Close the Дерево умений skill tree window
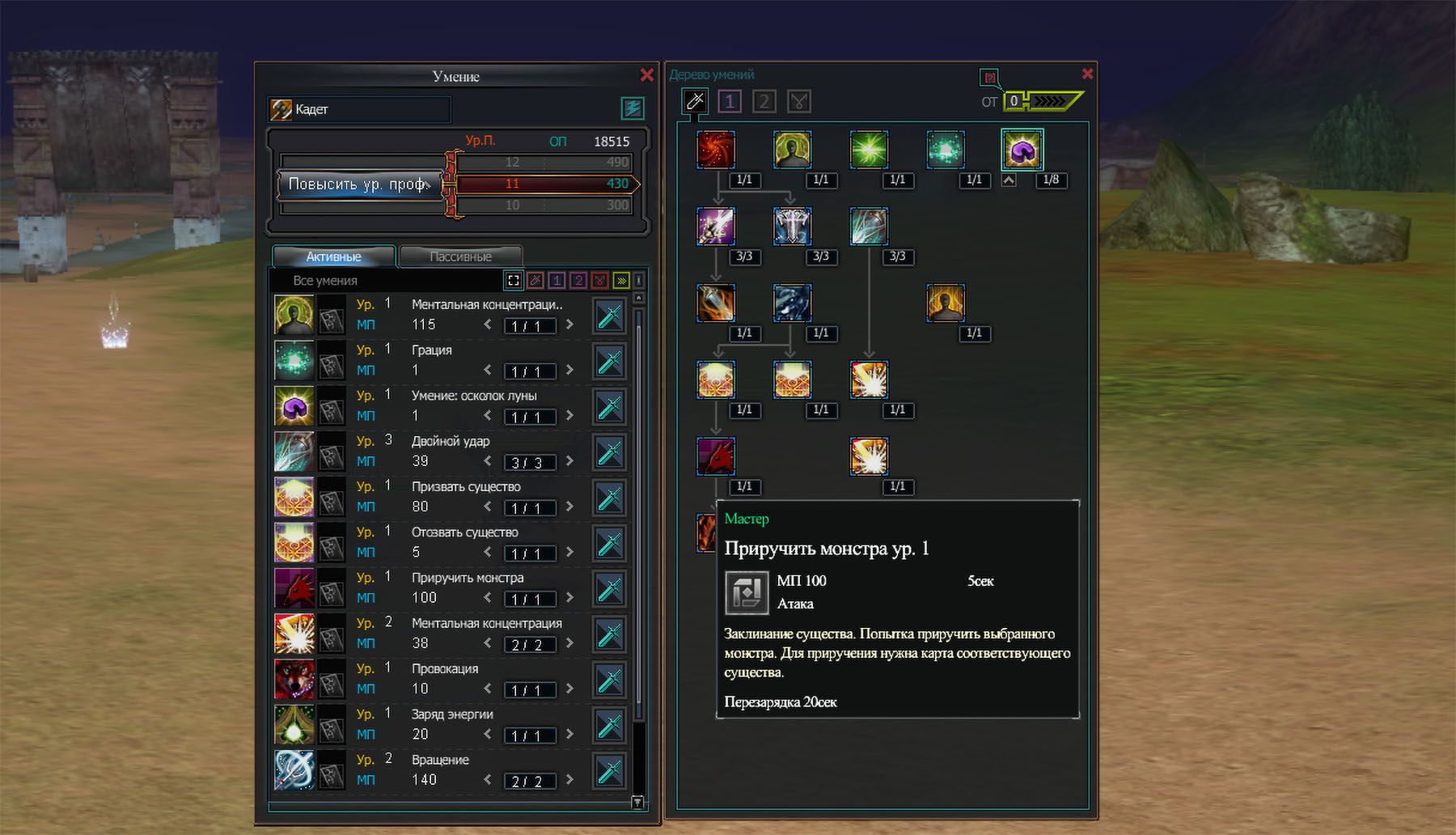This screenshot has height=835, width=1456. pyautogui.click(x=1087, y=74)
